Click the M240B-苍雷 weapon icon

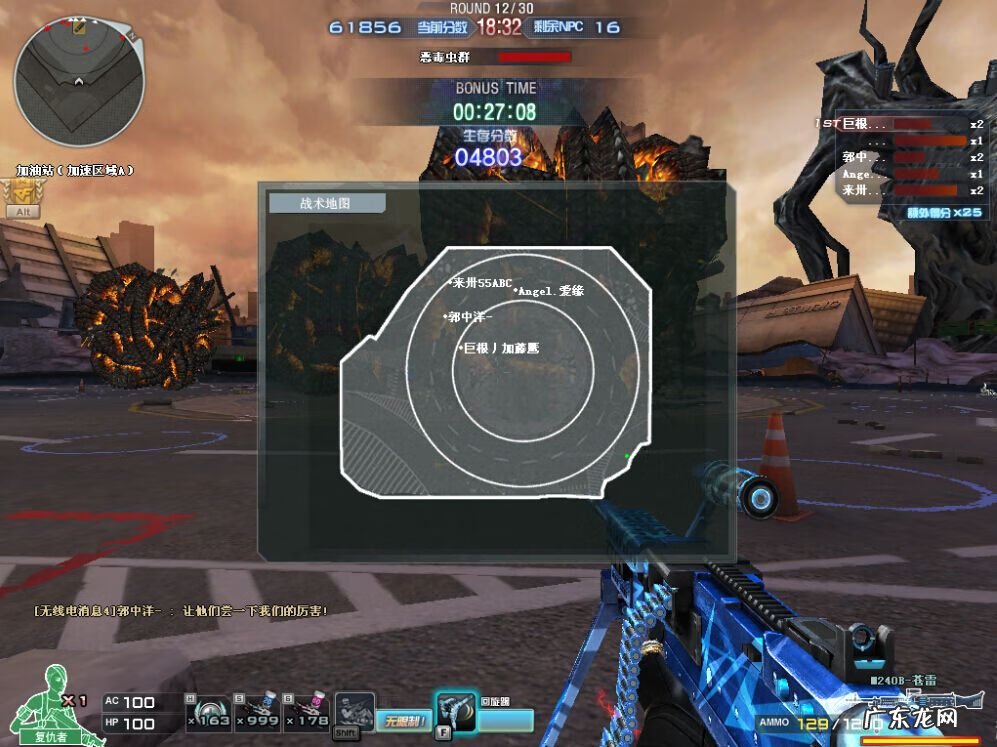click(920, 700)
